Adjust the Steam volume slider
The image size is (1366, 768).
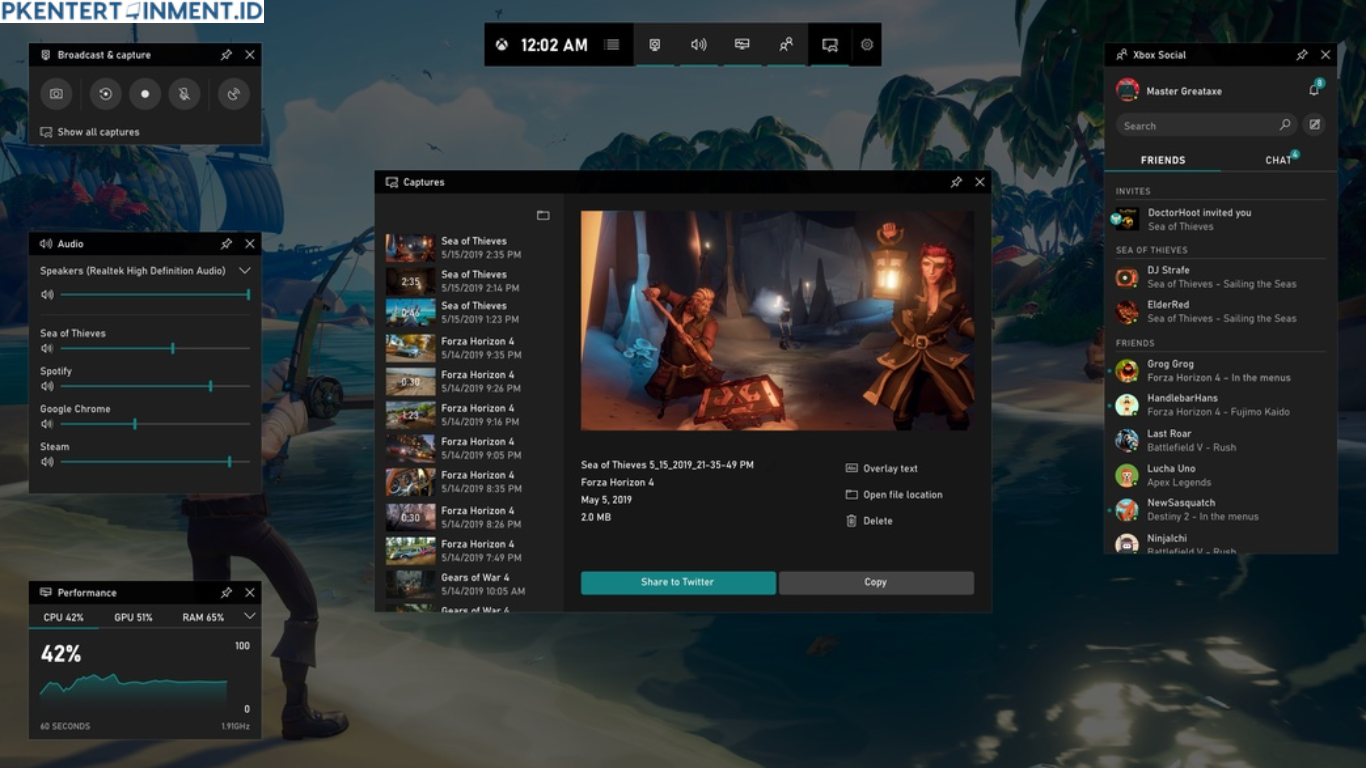(230, 462)
